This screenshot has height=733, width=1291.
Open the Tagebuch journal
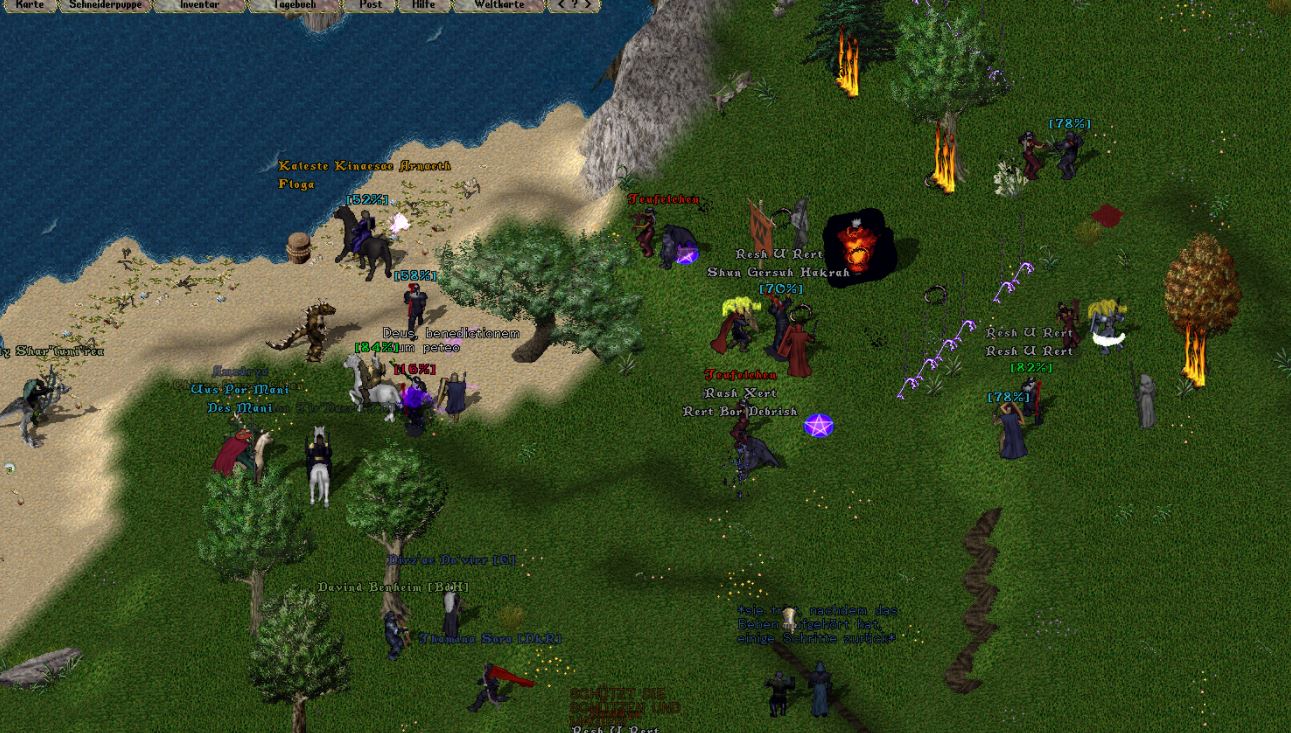tap(294, 5)
